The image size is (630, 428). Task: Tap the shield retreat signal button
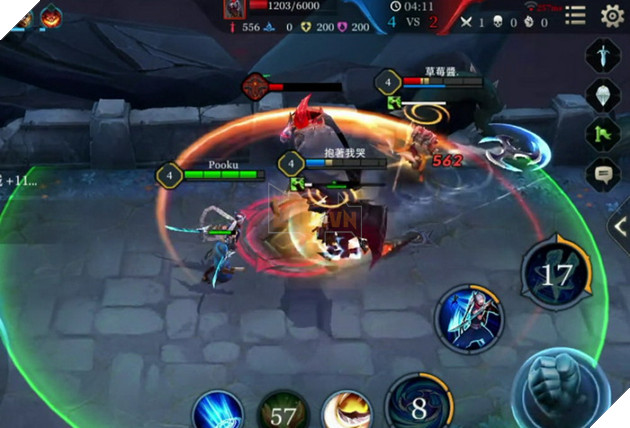click(x=602, y=93)
